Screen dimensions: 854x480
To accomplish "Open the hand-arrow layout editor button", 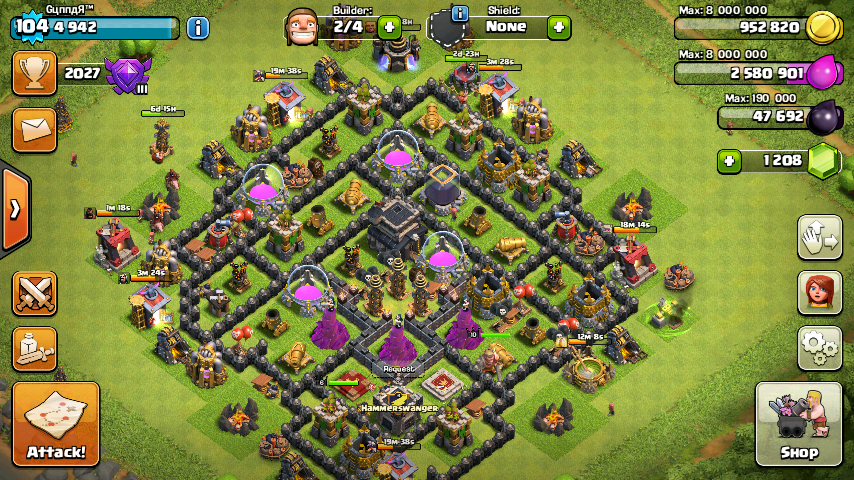I will point(819,236).
